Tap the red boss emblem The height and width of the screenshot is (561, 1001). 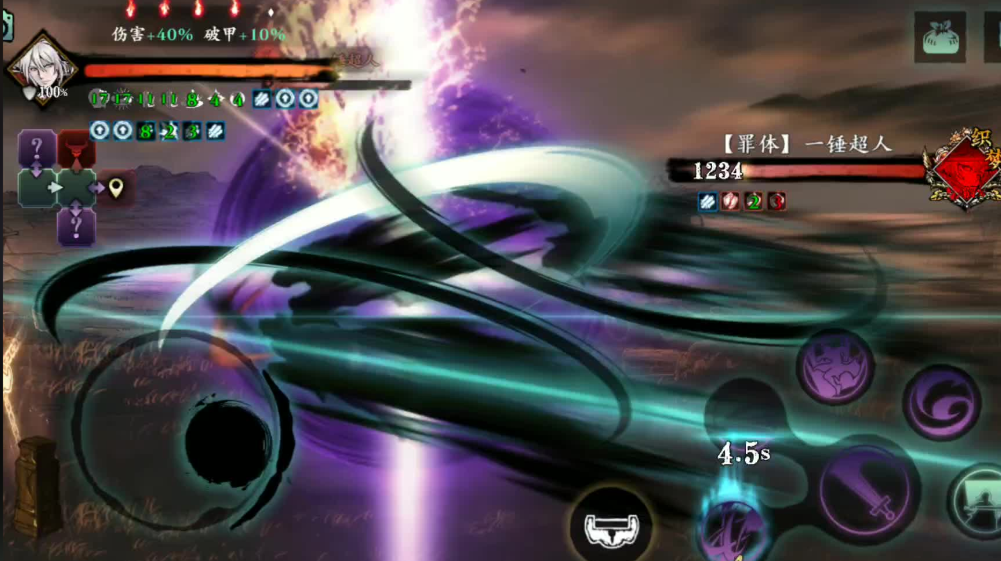point(962,167)
